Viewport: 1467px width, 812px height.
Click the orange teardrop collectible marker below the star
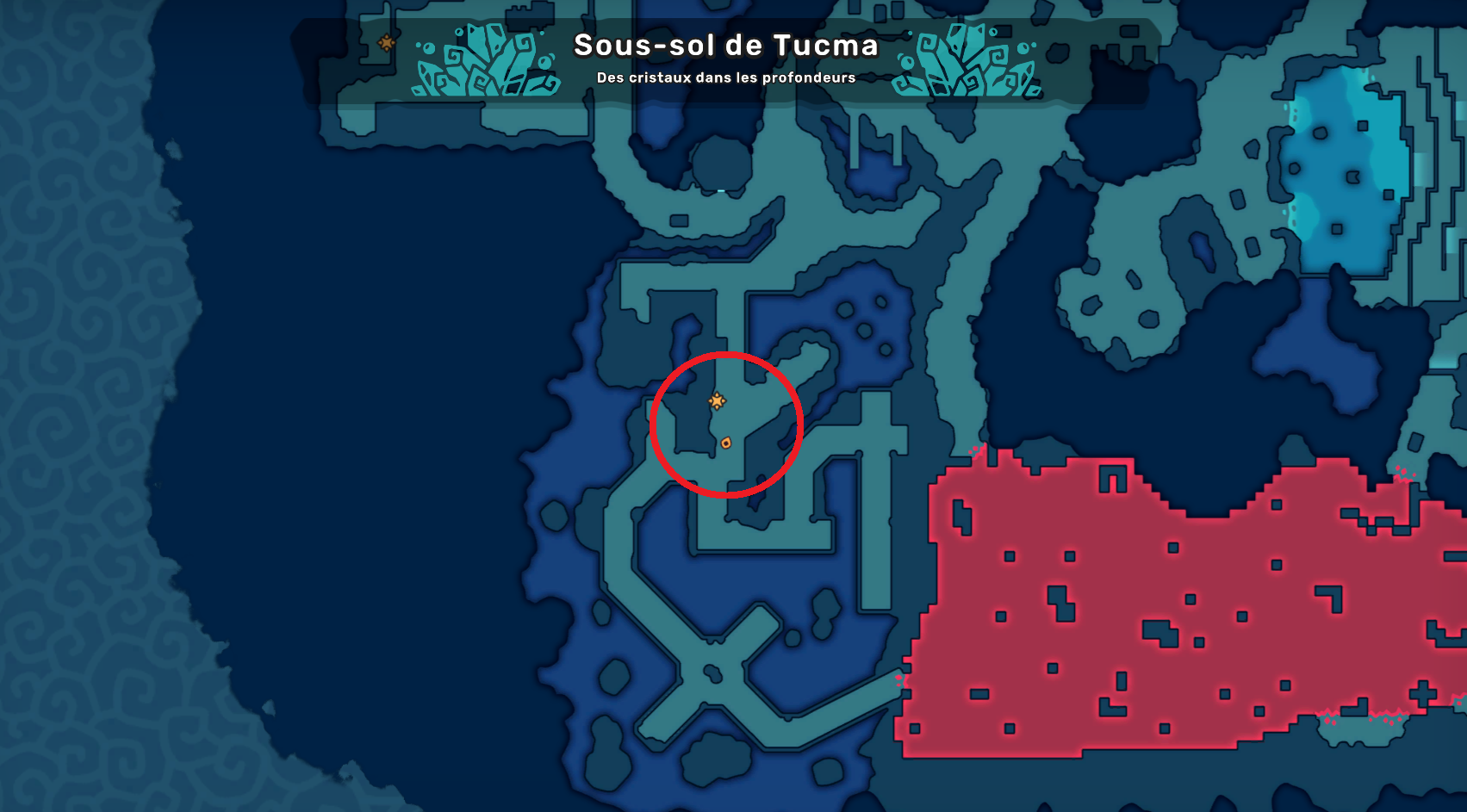pos(726,441)
